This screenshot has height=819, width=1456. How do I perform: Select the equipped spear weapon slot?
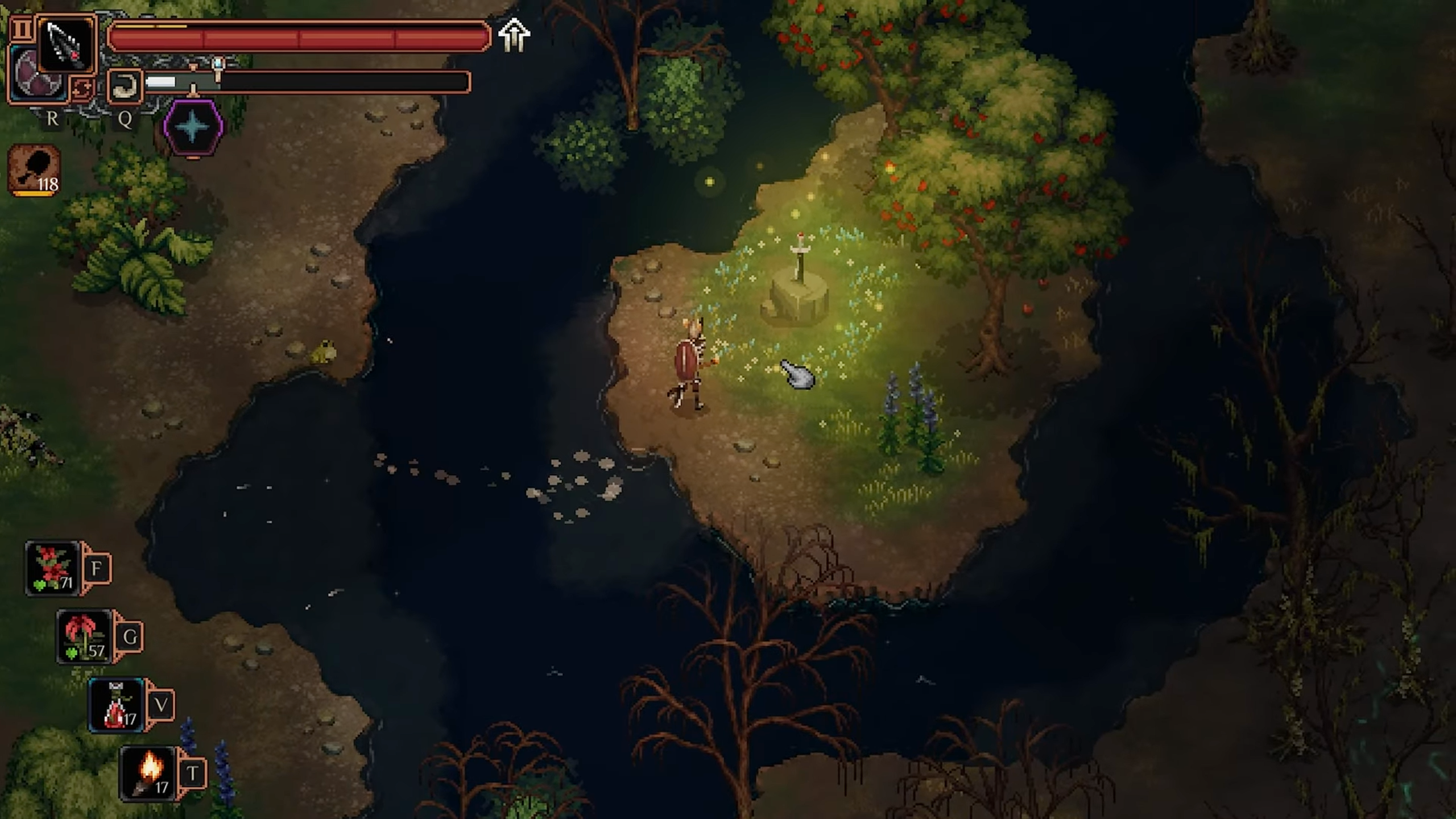click(67, 45)
